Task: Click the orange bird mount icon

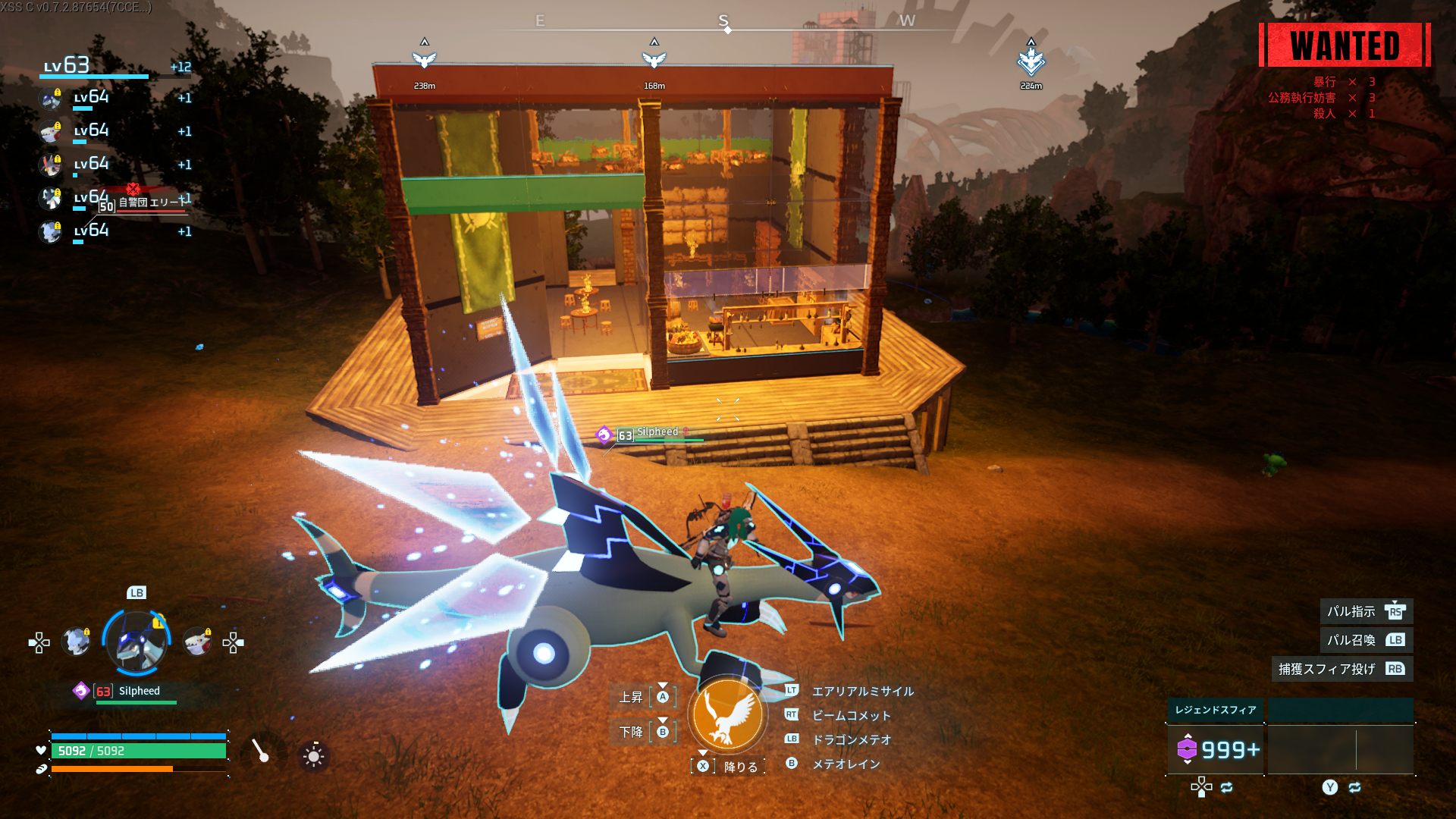Action: click(727, 714)
